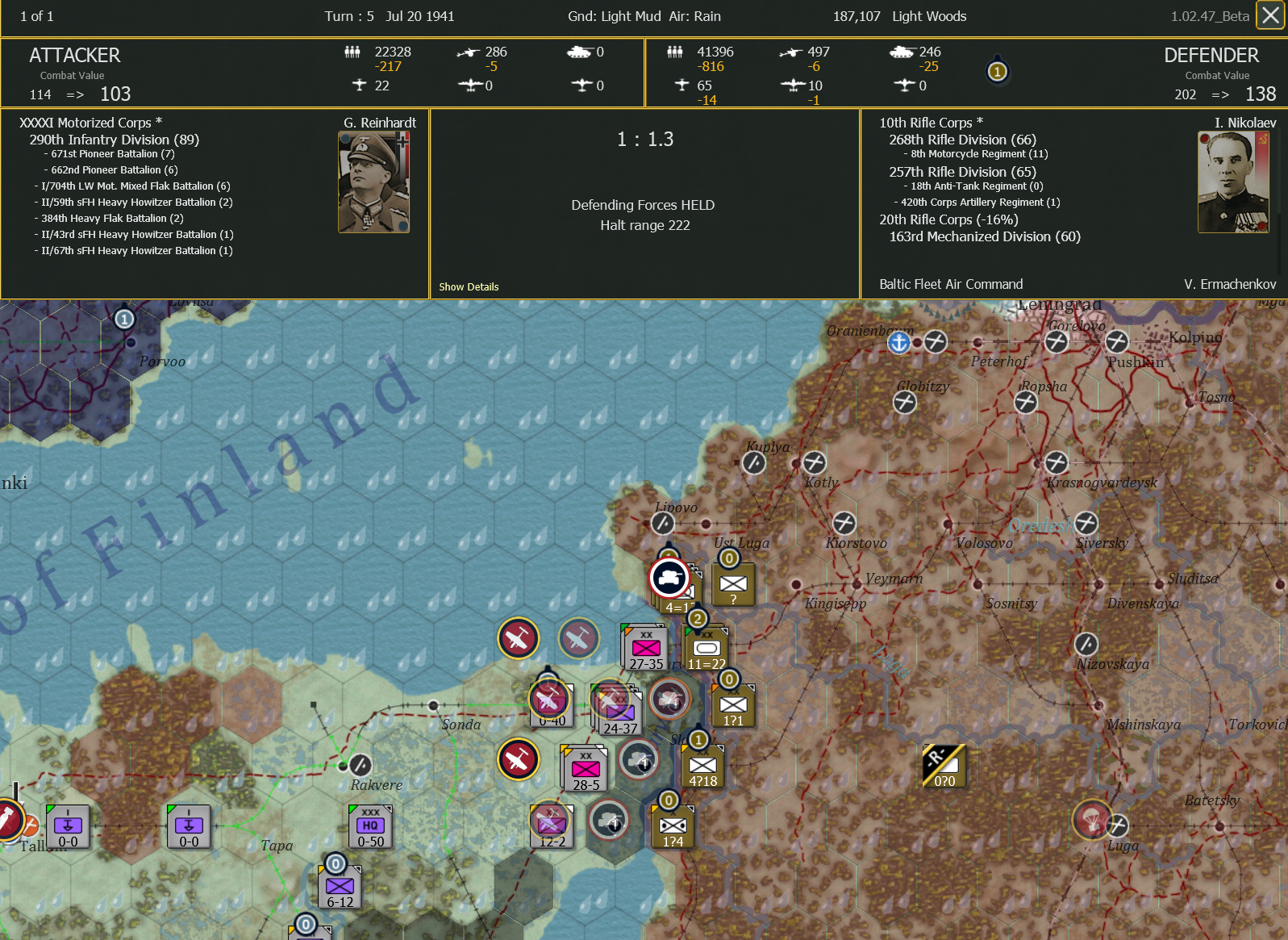Click the HQ counter labeled 0-50 near Tapa
This screenshot has width=1288, height=940.
[x=369, y=825]
